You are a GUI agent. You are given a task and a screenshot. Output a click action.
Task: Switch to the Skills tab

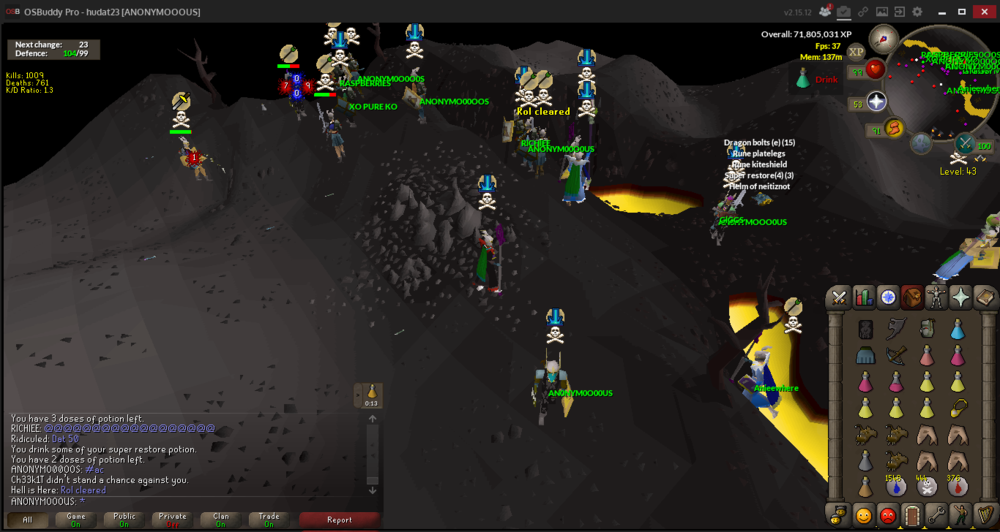[862, 297]
